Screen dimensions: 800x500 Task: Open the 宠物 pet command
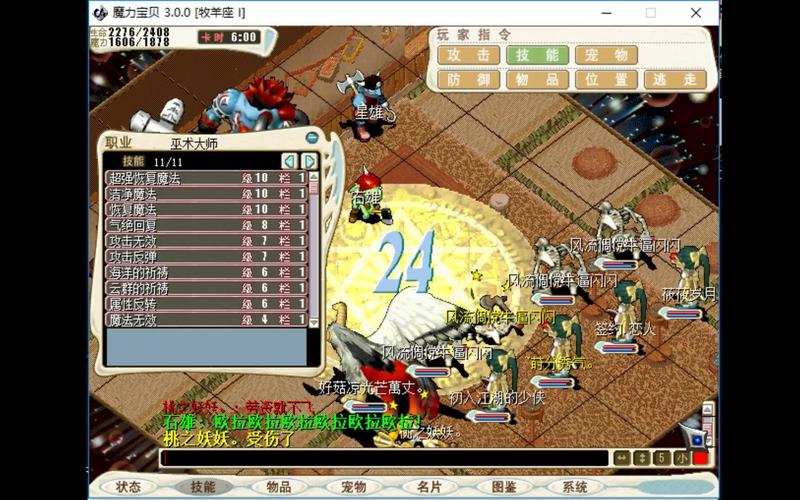pos(606,55)
